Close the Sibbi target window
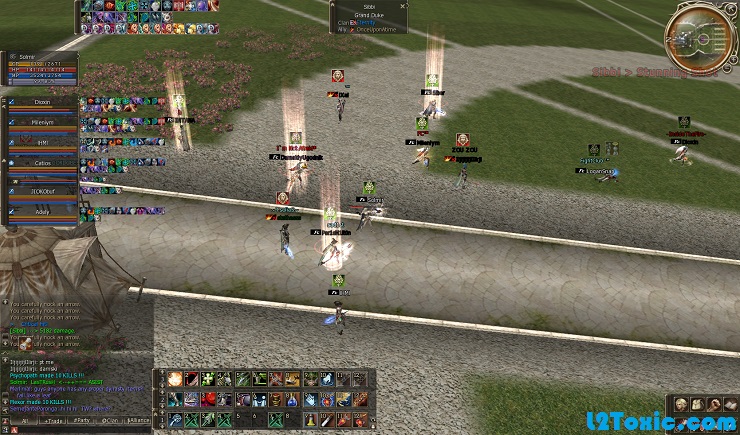The width and height of the screenshot is (740, 435). point(403,6)
